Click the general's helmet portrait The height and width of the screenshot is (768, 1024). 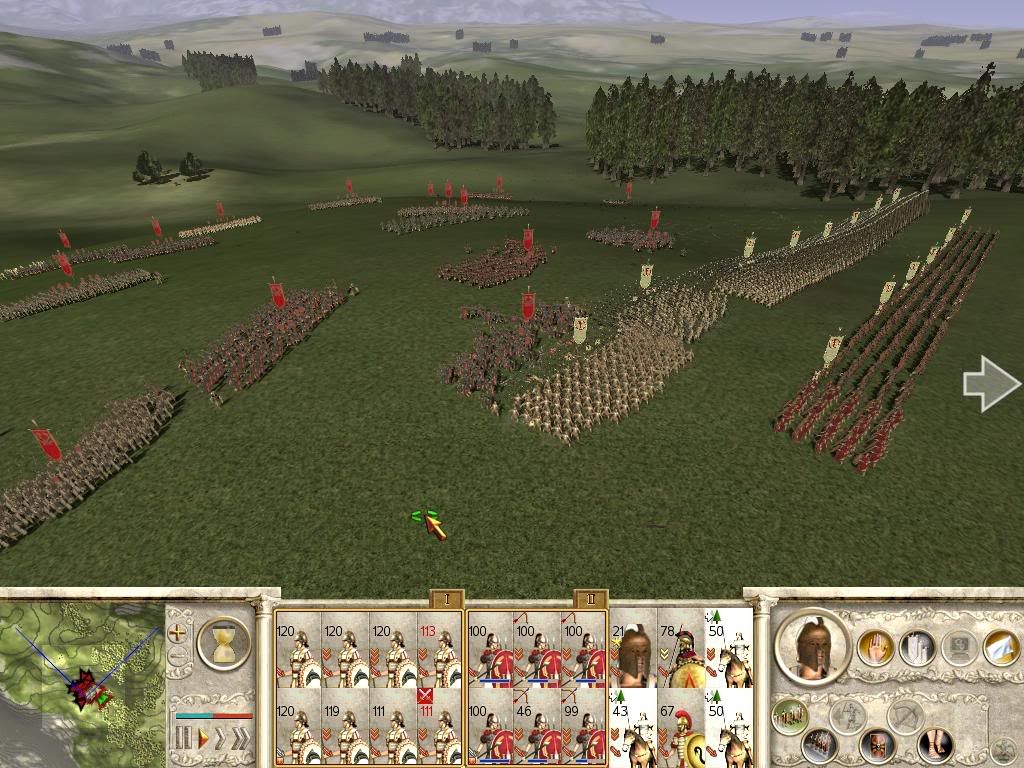coord(811,647)
